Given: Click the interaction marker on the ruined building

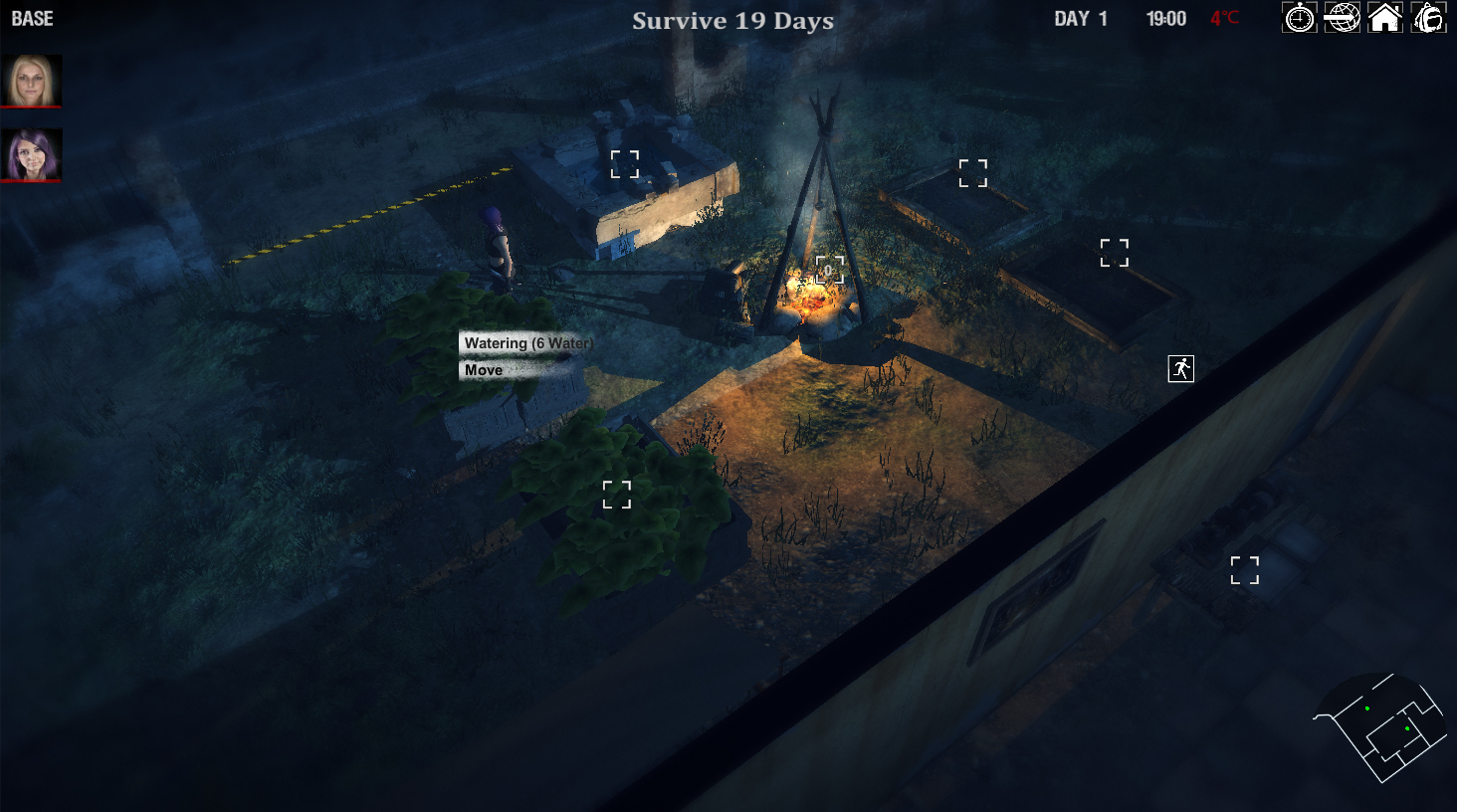Looking at the screenshot, I should tap(624, 162).
